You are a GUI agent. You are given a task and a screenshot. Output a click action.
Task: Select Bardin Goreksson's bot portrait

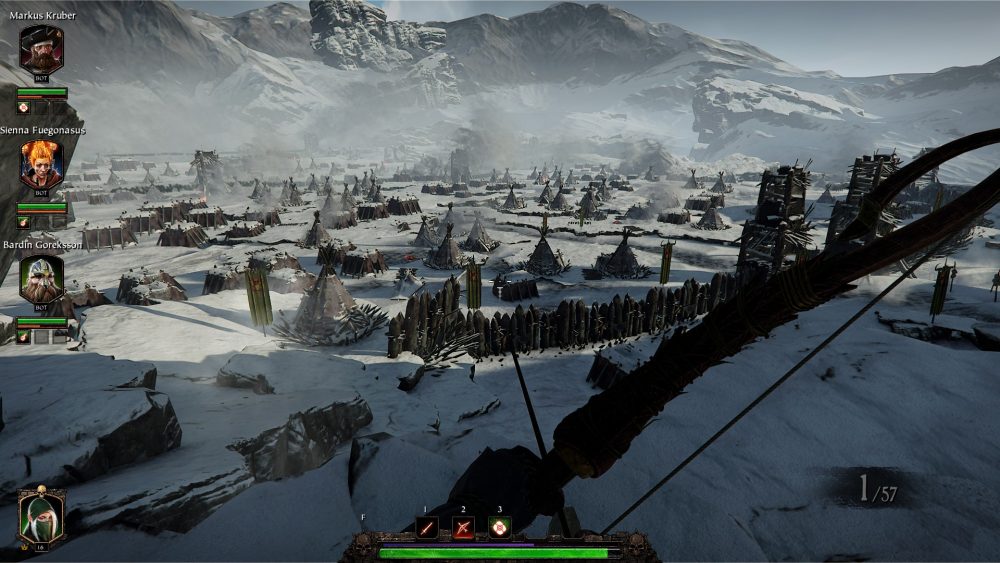point(41,279)
